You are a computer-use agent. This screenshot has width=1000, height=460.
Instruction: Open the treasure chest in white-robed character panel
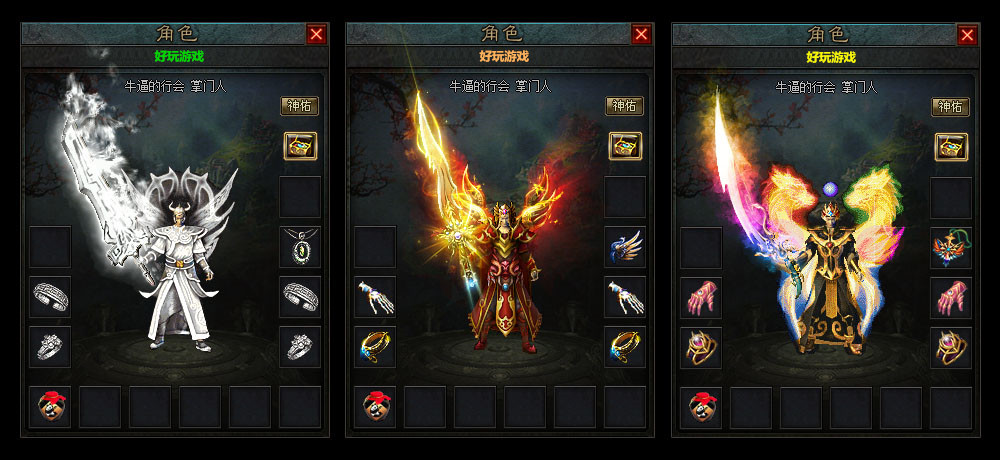coord(299,146)
